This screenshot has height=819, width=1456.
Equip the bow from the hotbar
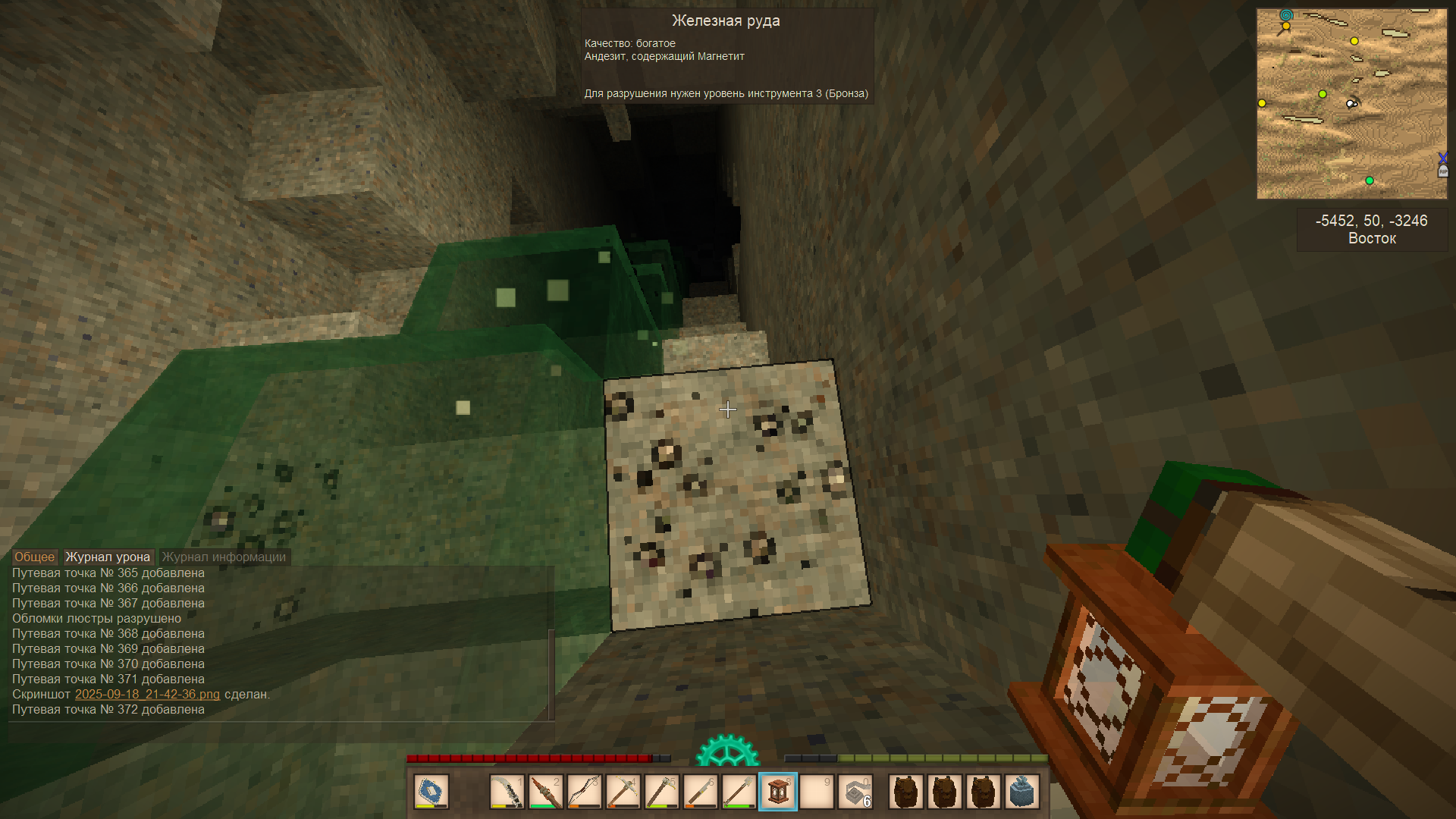(584, 792)
